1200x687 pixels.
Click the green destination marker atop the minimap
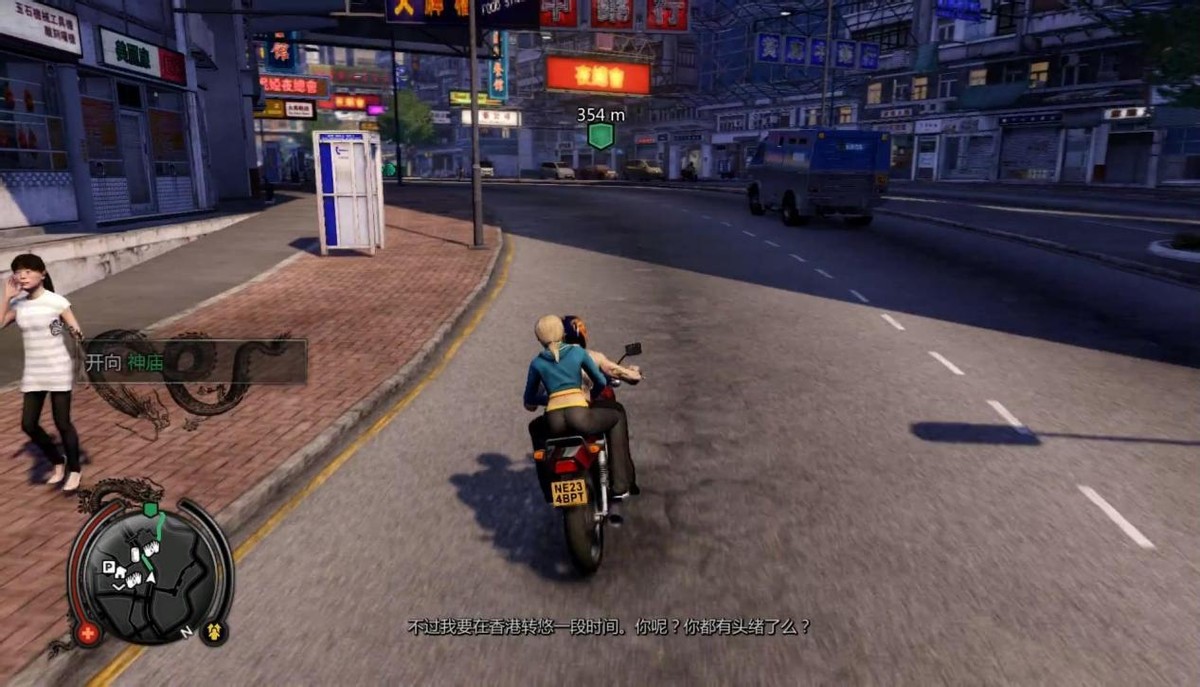tap(150, 509)
